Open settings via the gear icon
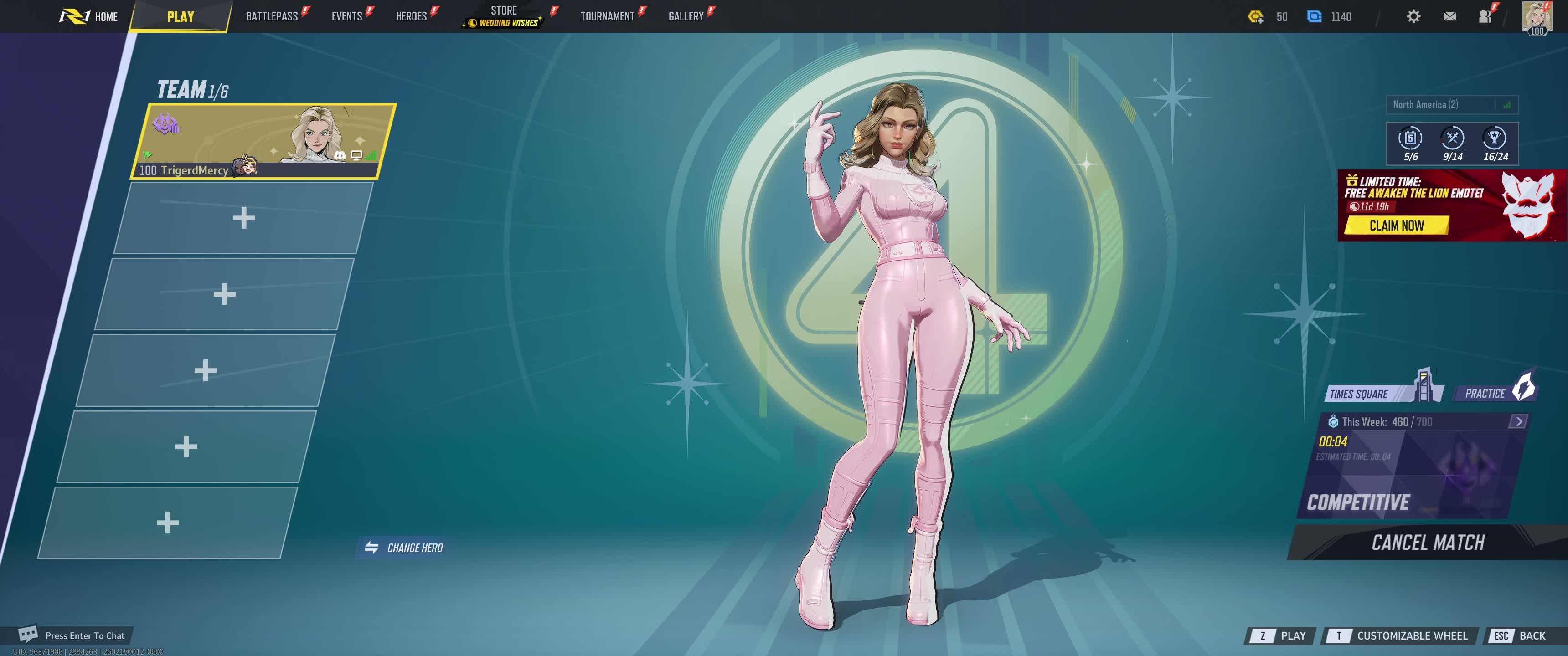The width and height of the screenshot is (1568, 656). (1413, 16)
